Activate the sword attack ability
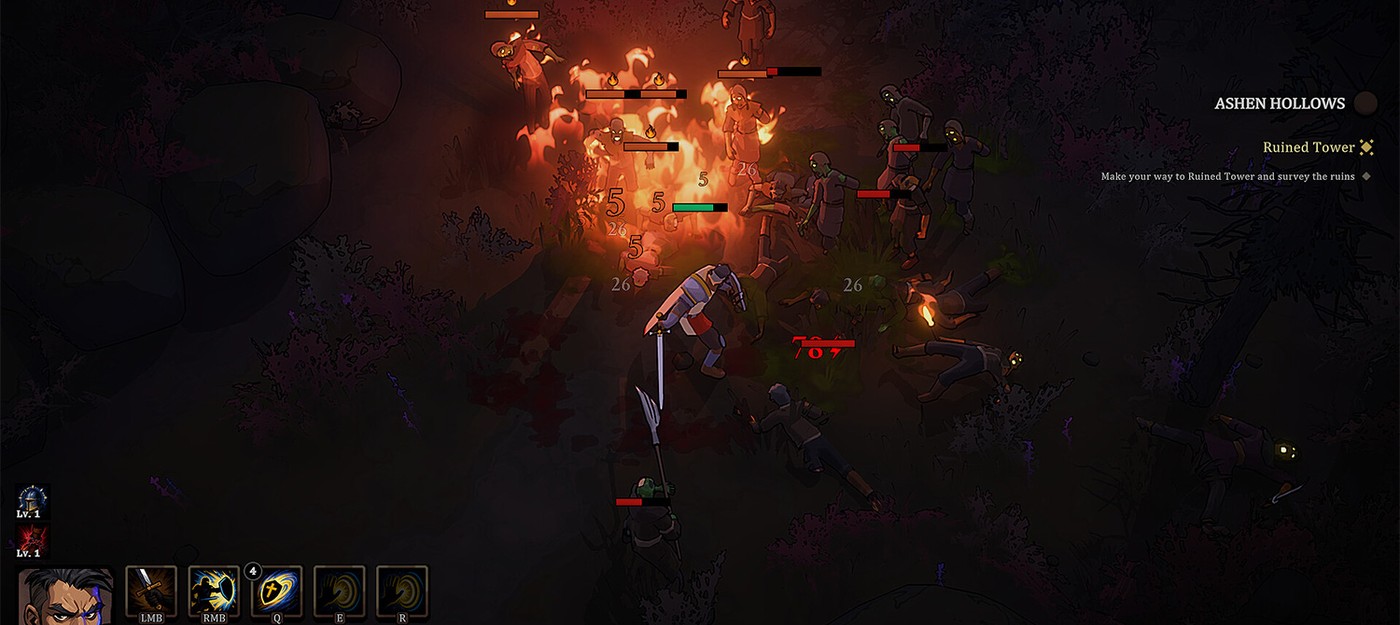Image resolution: width=1400 pixels, height=625 pixels. (151, 591)
